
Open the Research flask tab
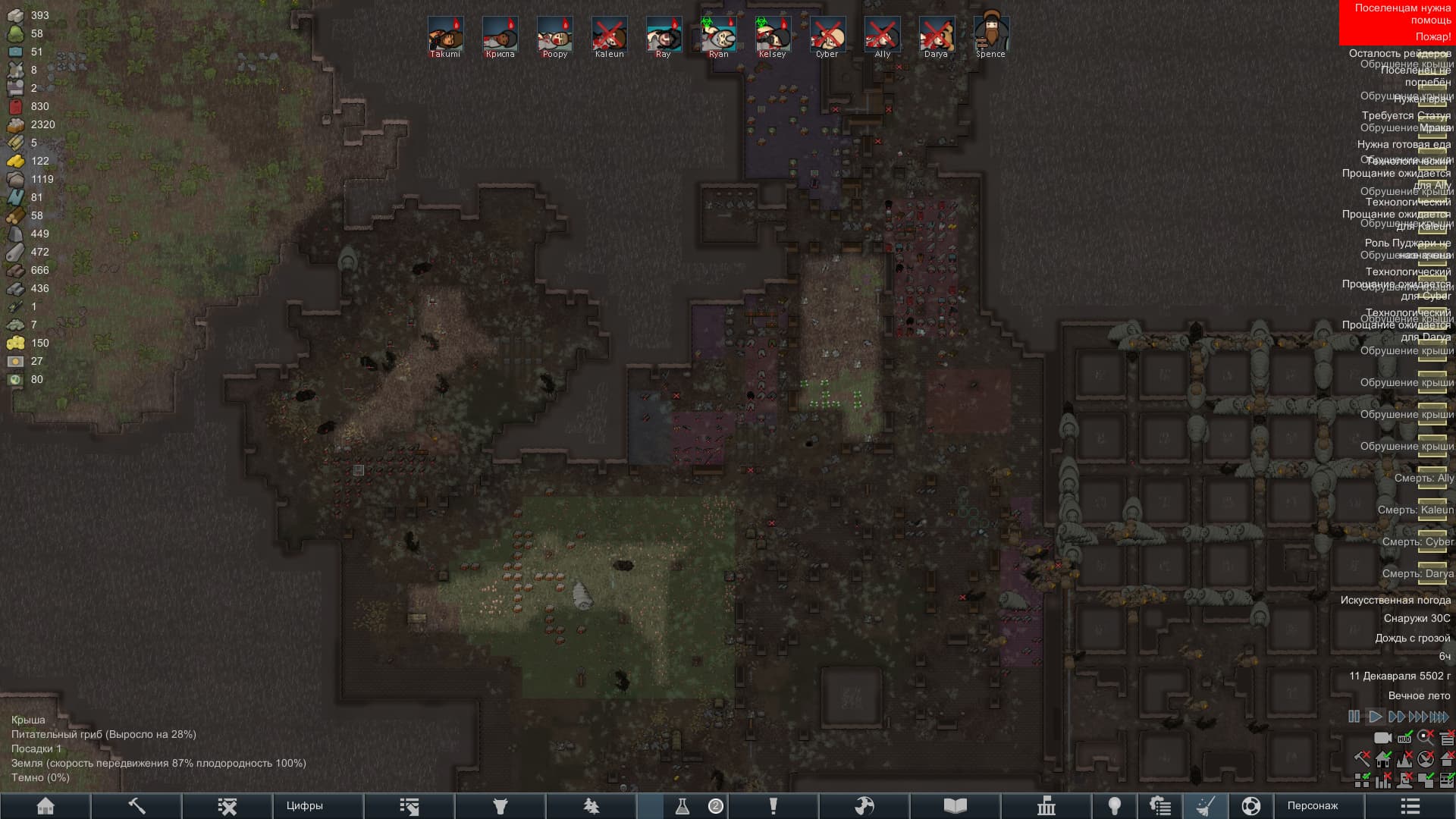tap(682, 806)
